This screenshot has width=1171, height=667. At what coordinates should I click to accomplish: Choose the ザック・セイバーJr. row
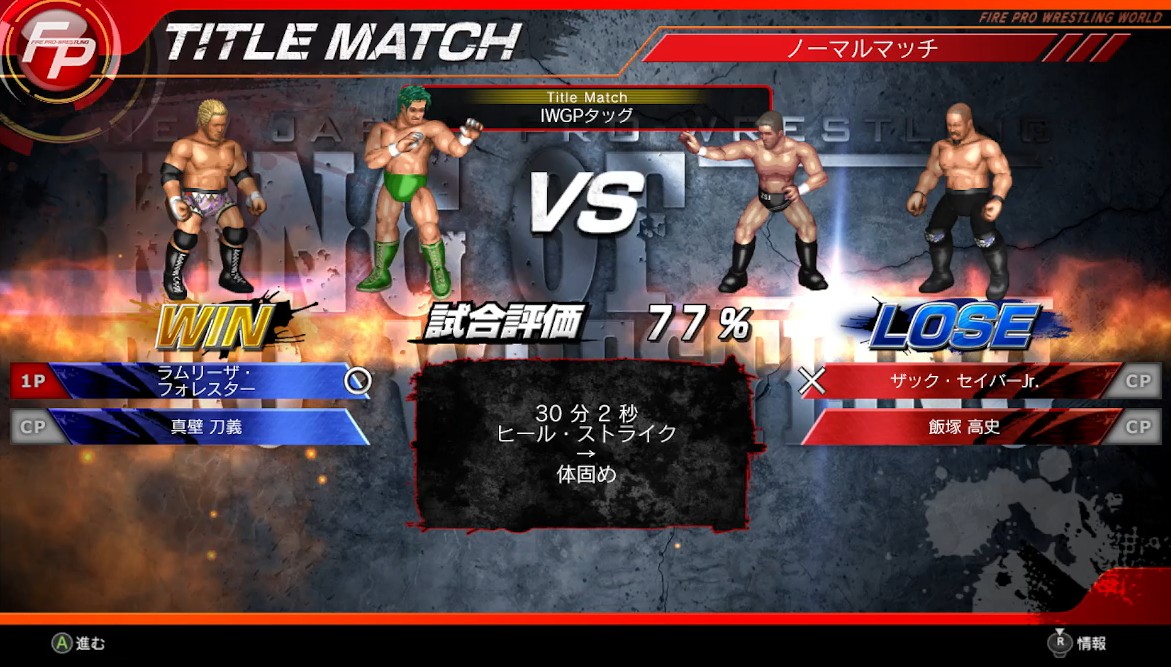[958, 381]
